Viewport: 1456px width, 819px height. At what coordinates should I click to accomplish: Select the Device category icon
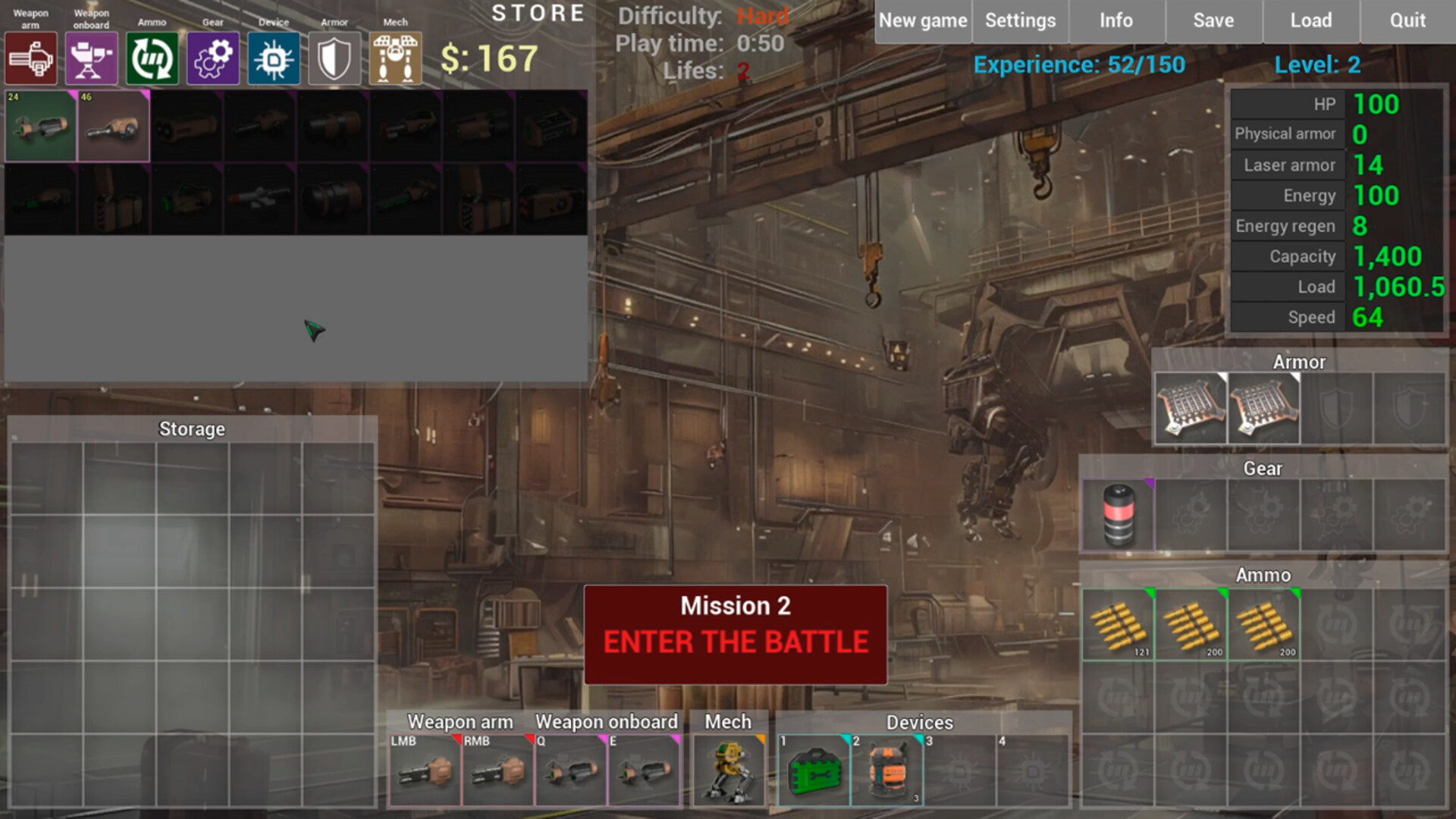[x=273, y=57]
